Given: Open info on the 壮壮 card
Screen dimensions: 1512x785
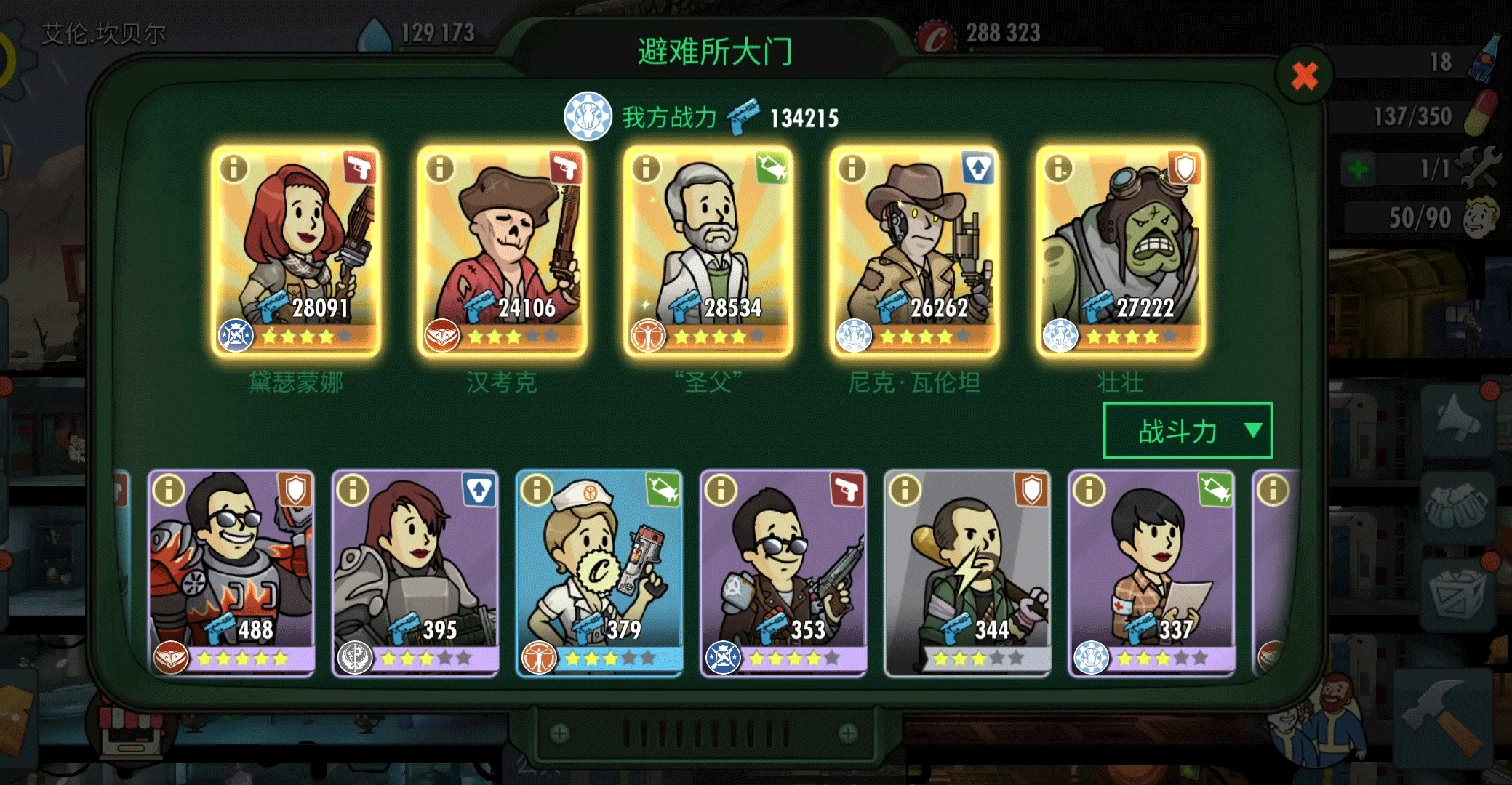Looking at the screenshot, I should 1058,169.
